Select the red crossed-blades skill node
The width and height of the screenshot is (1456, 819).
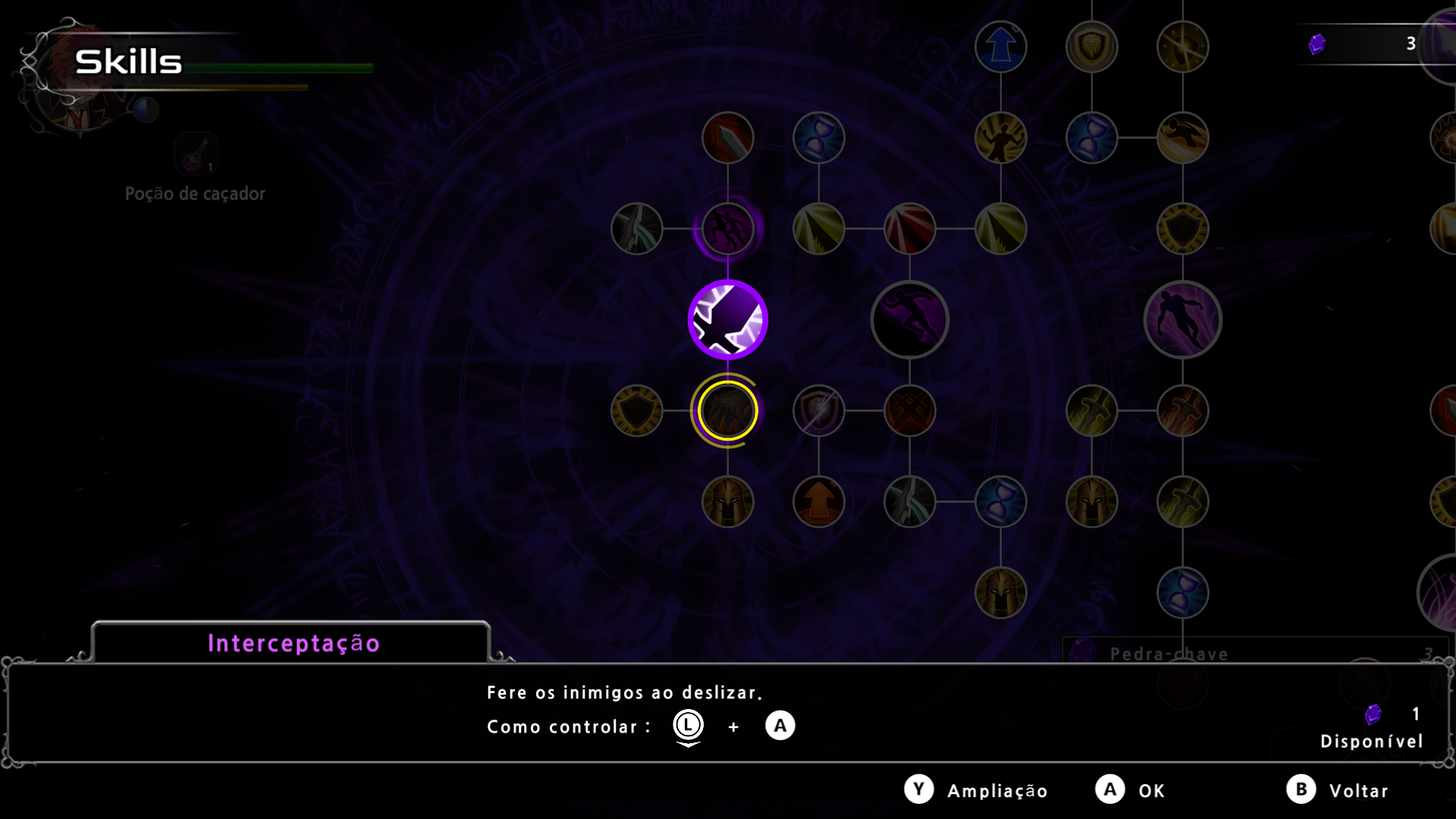(x=909, y=411)
